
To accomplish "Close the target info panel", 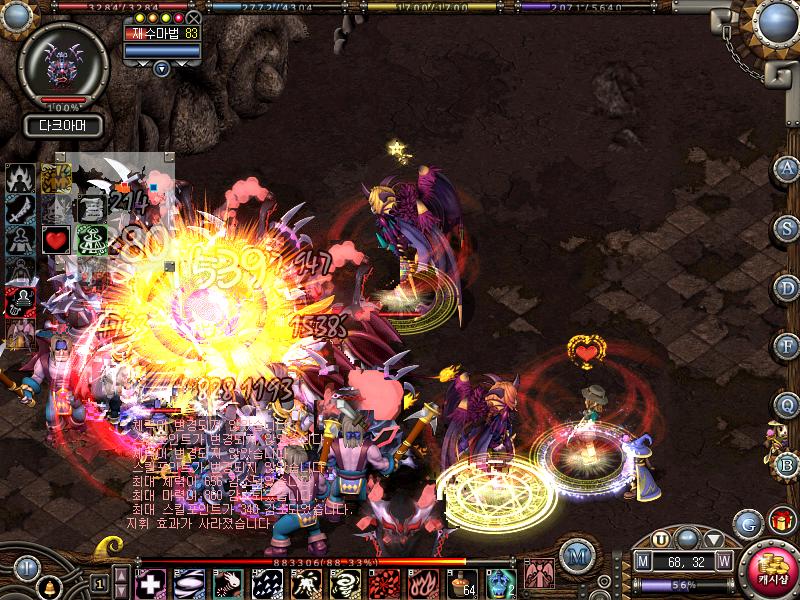I will (x=193, y=18).
